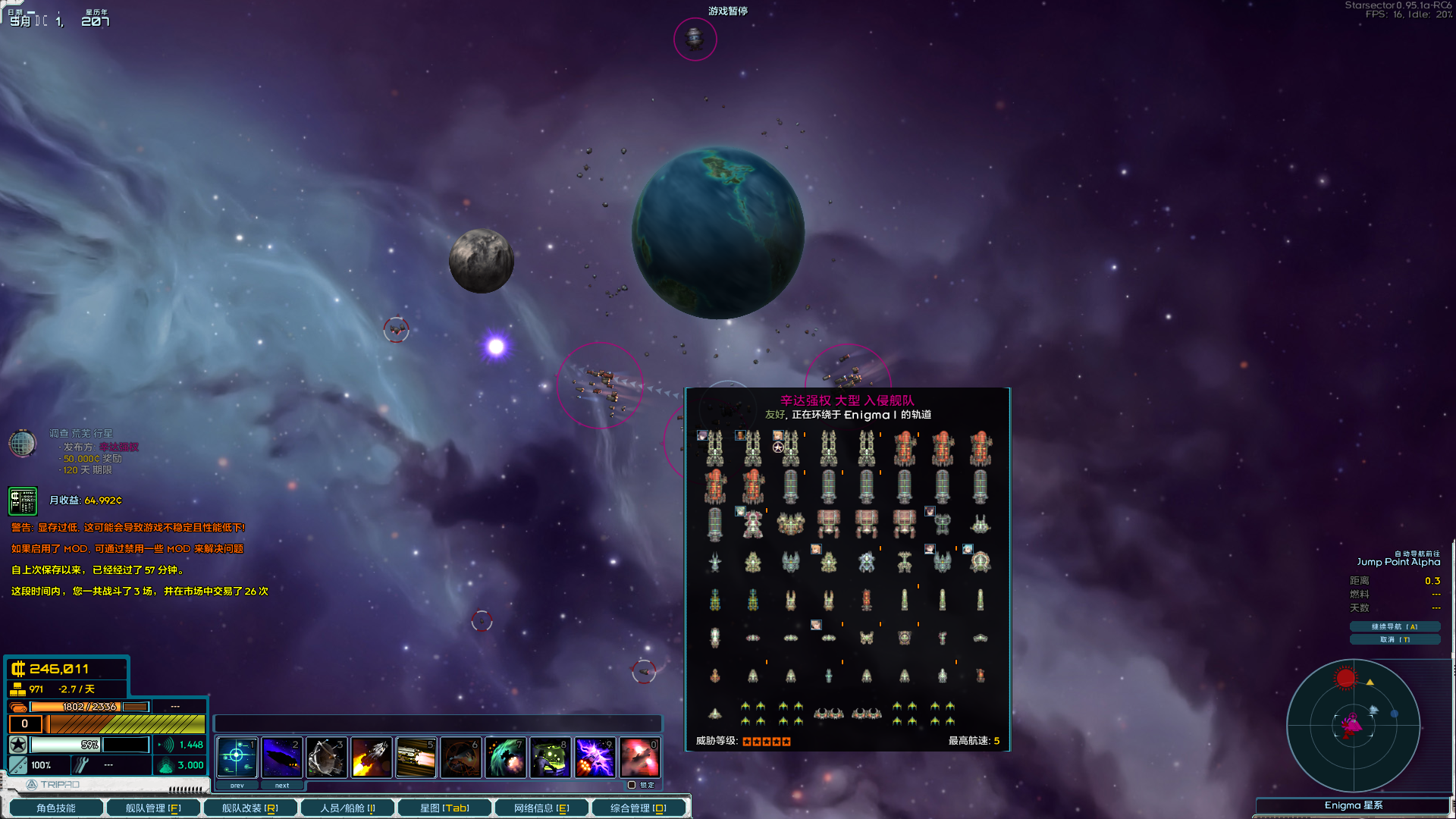The width and height of the screenshot is (1456, 819).
Task: Activate the ship-with-engine-flame ability in slot 4
Action: tap(371, 757)
